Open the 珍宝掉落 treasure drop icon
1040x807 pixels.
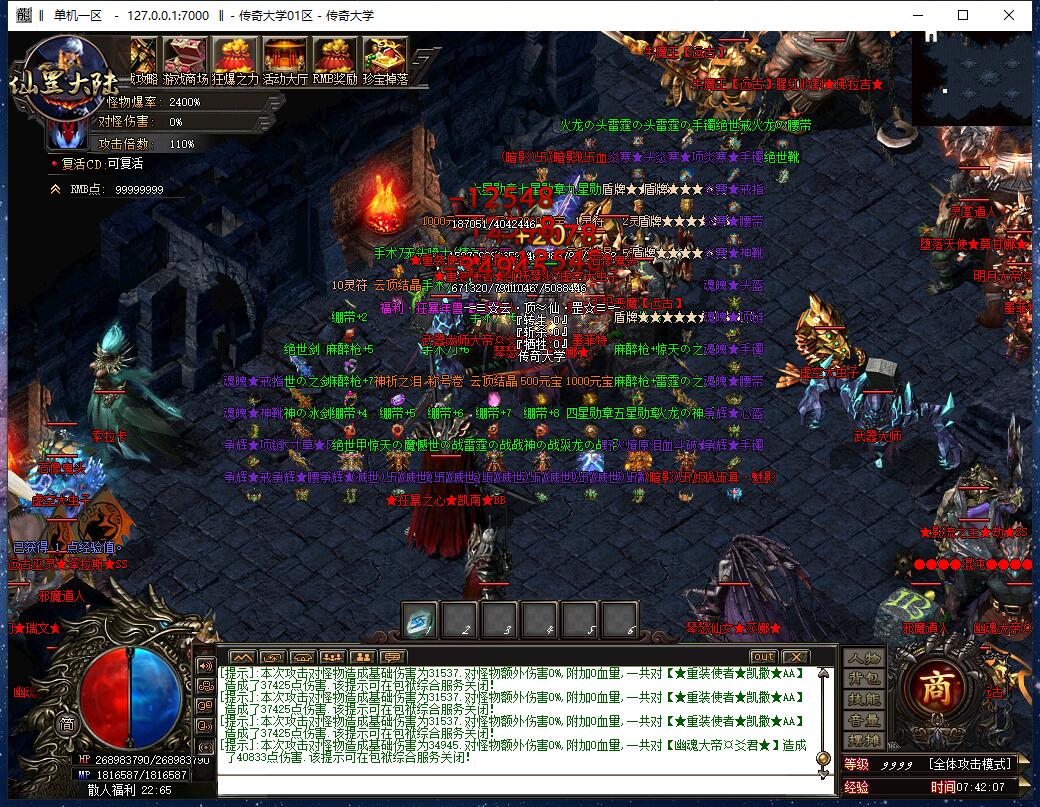(x=385, y=58)
